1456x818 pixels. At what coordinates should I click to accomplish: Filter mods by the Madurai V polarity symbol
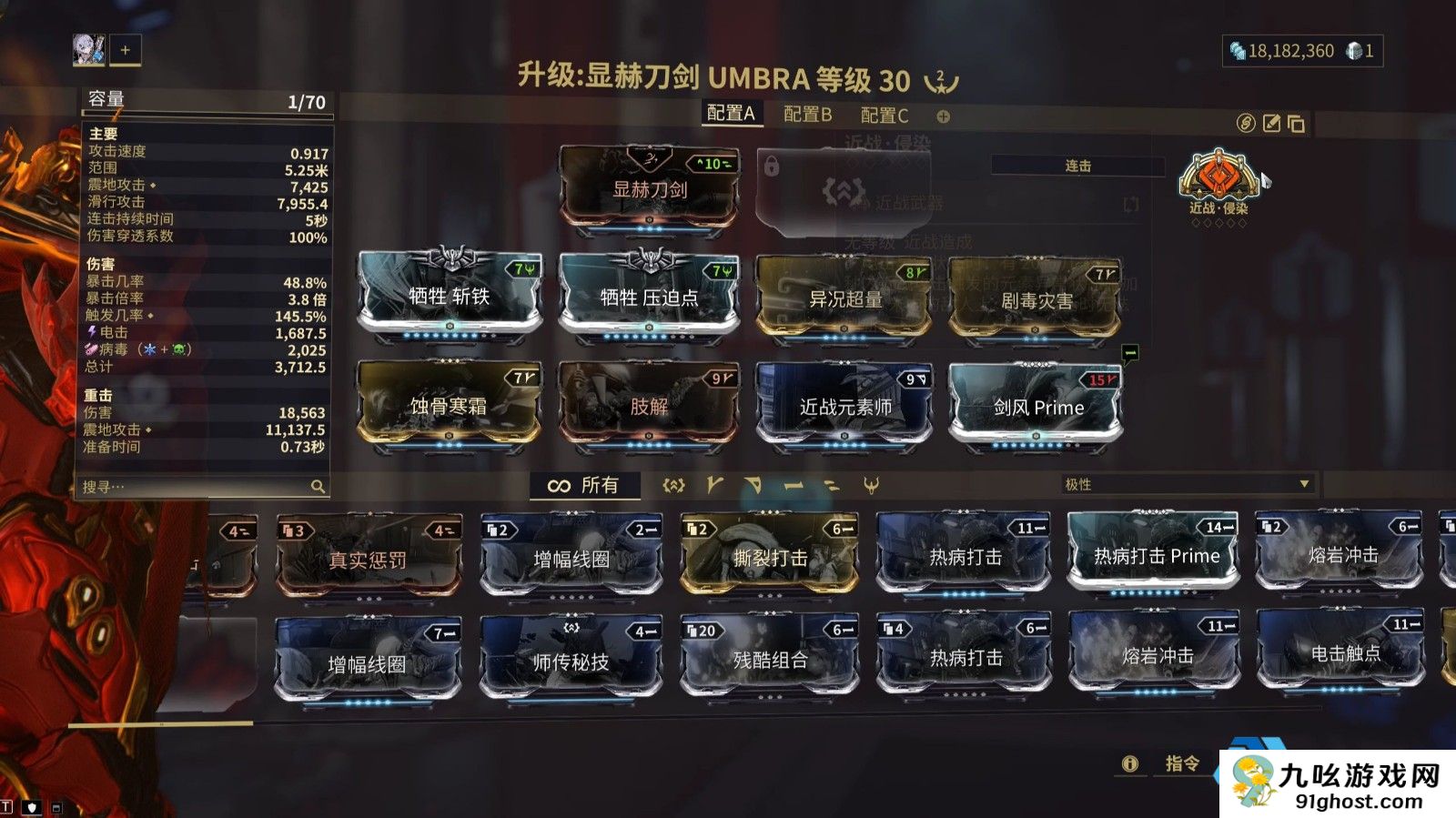pyautogui.click(x=715, y=486)
